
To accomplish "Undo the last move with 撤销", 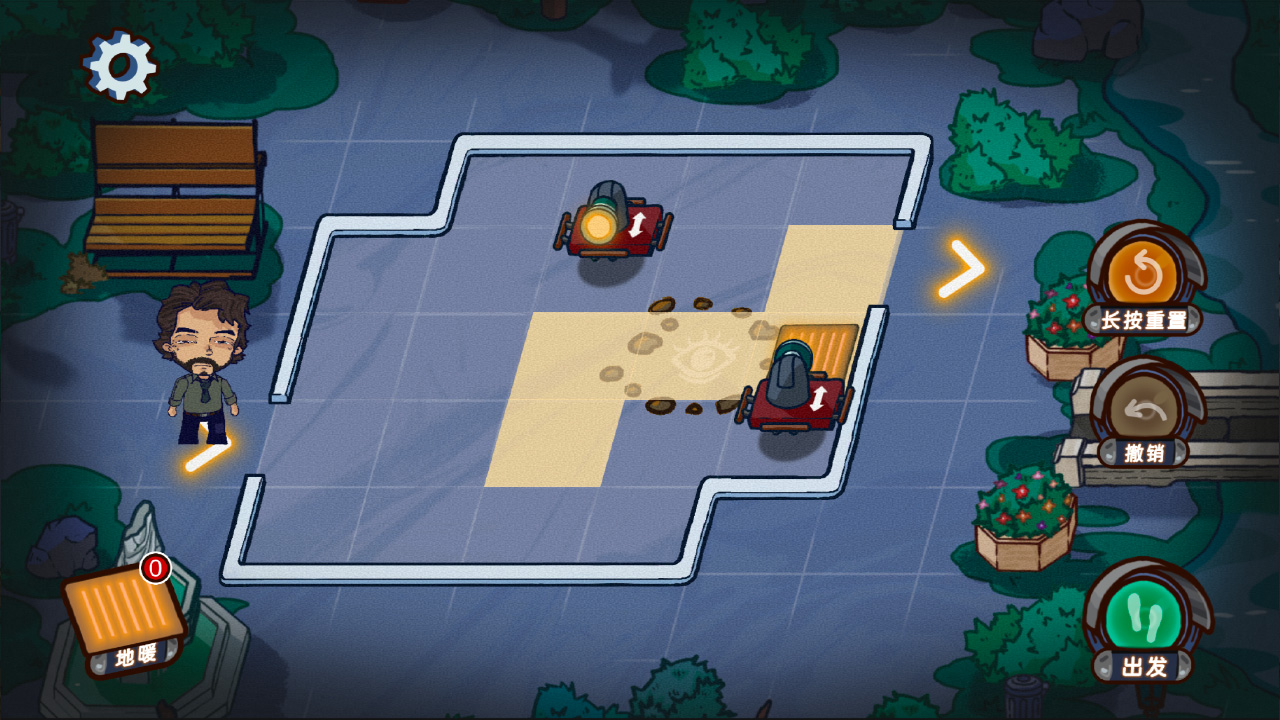I will pyautogui.click(x=1144, y=412).
